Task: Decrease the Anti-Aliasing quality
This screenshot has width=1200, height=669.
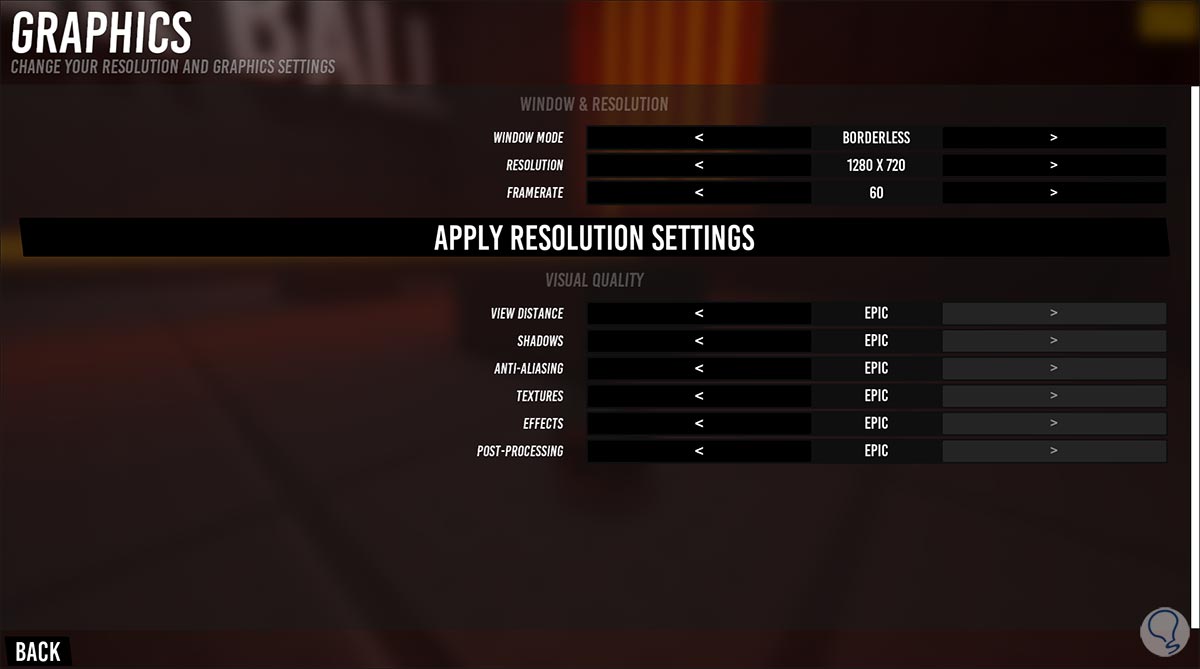Action: (699, 368)
